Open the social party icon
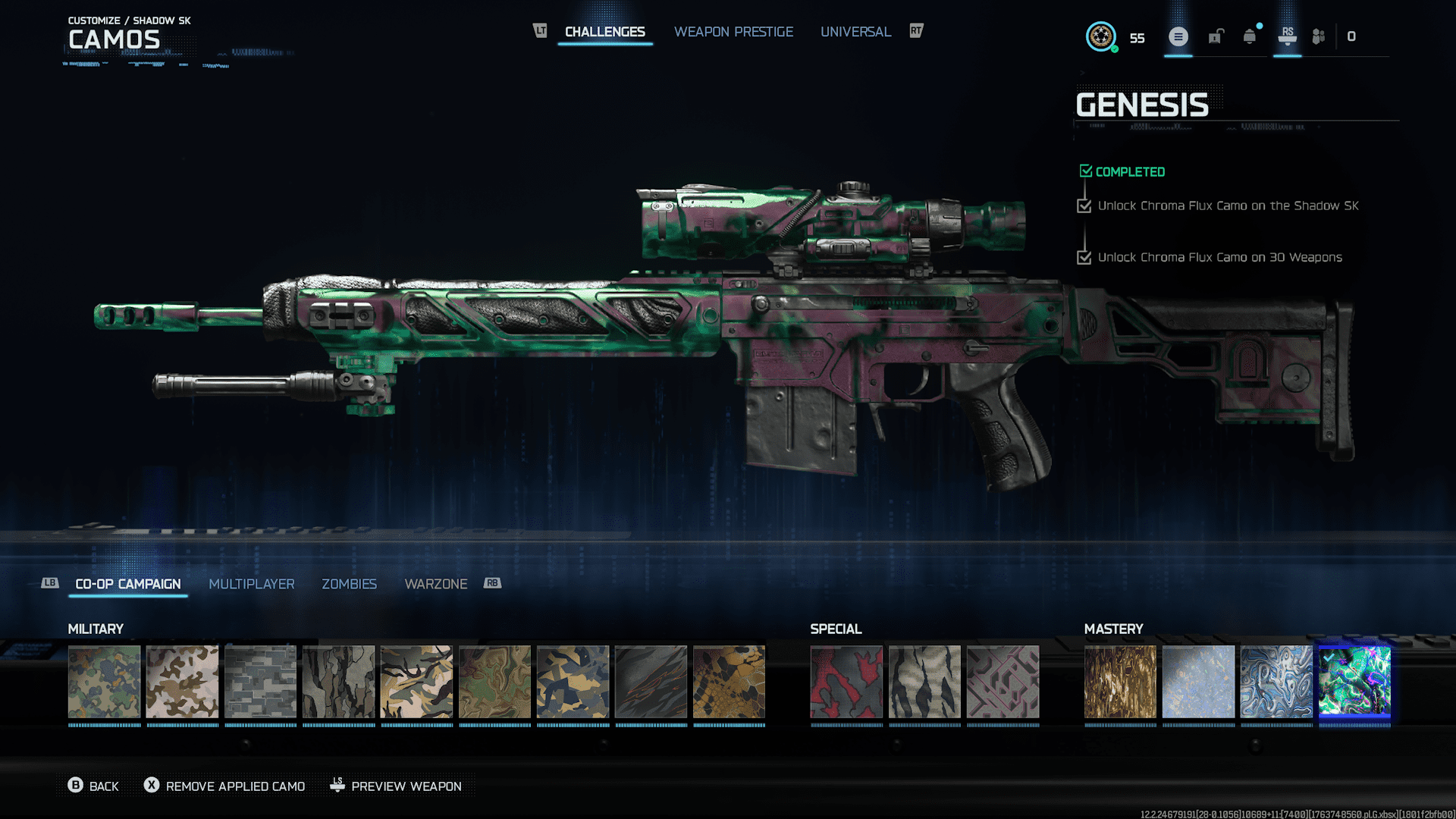 pyautogui.click(x=1319, y=36)
